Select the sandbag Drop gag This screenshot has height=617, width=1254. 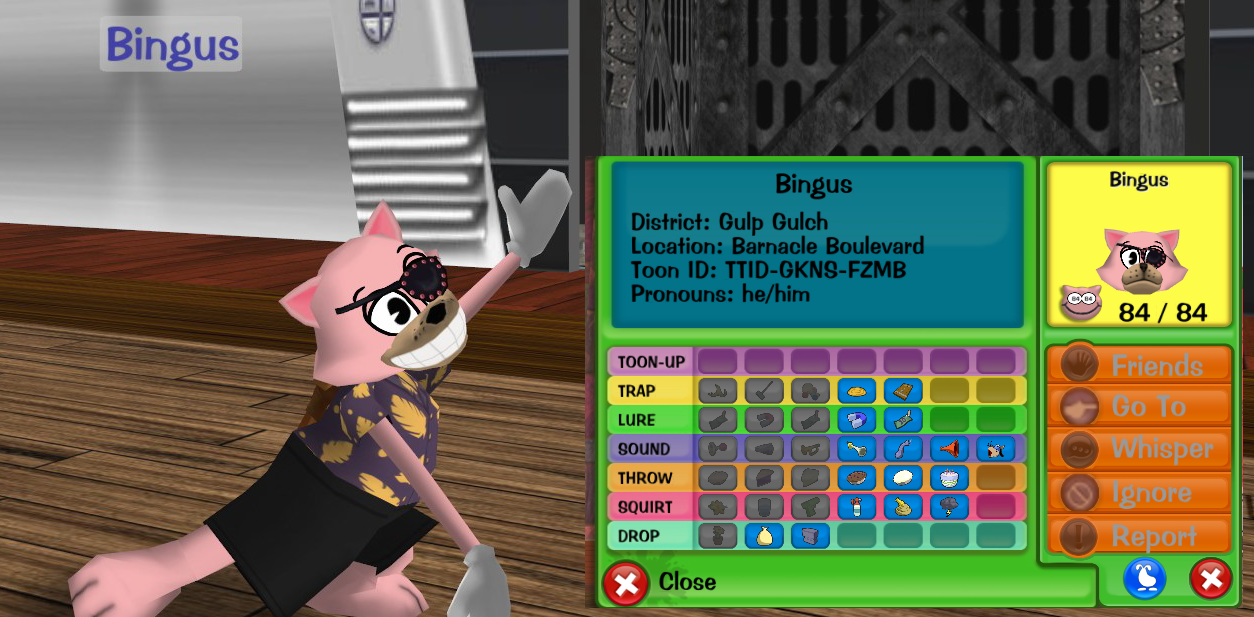pyautogui.click(x=764, y=536)
